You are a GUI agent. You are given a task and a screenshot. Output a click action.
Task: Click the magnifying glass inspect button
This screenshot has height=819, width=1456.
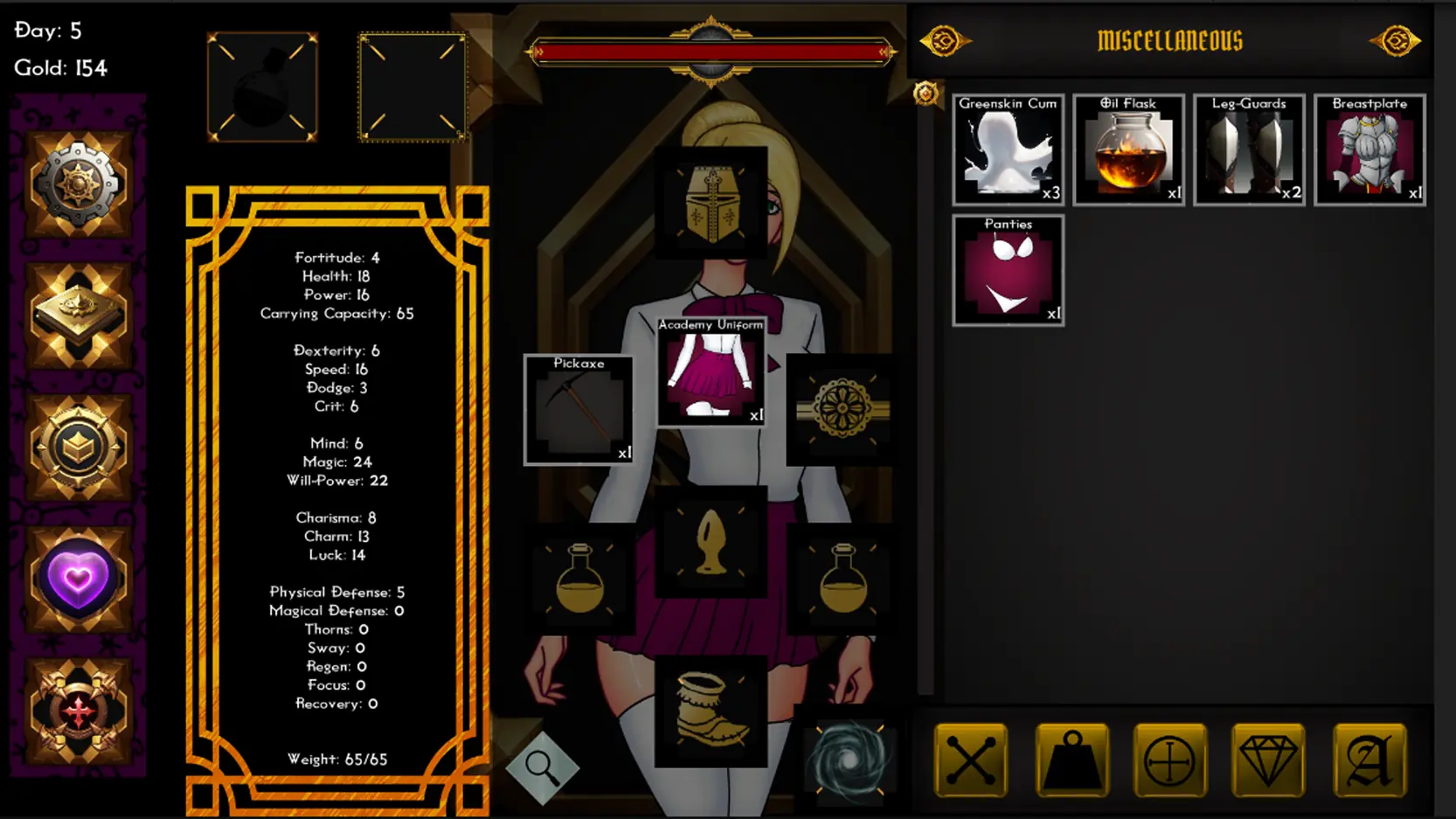542,768
